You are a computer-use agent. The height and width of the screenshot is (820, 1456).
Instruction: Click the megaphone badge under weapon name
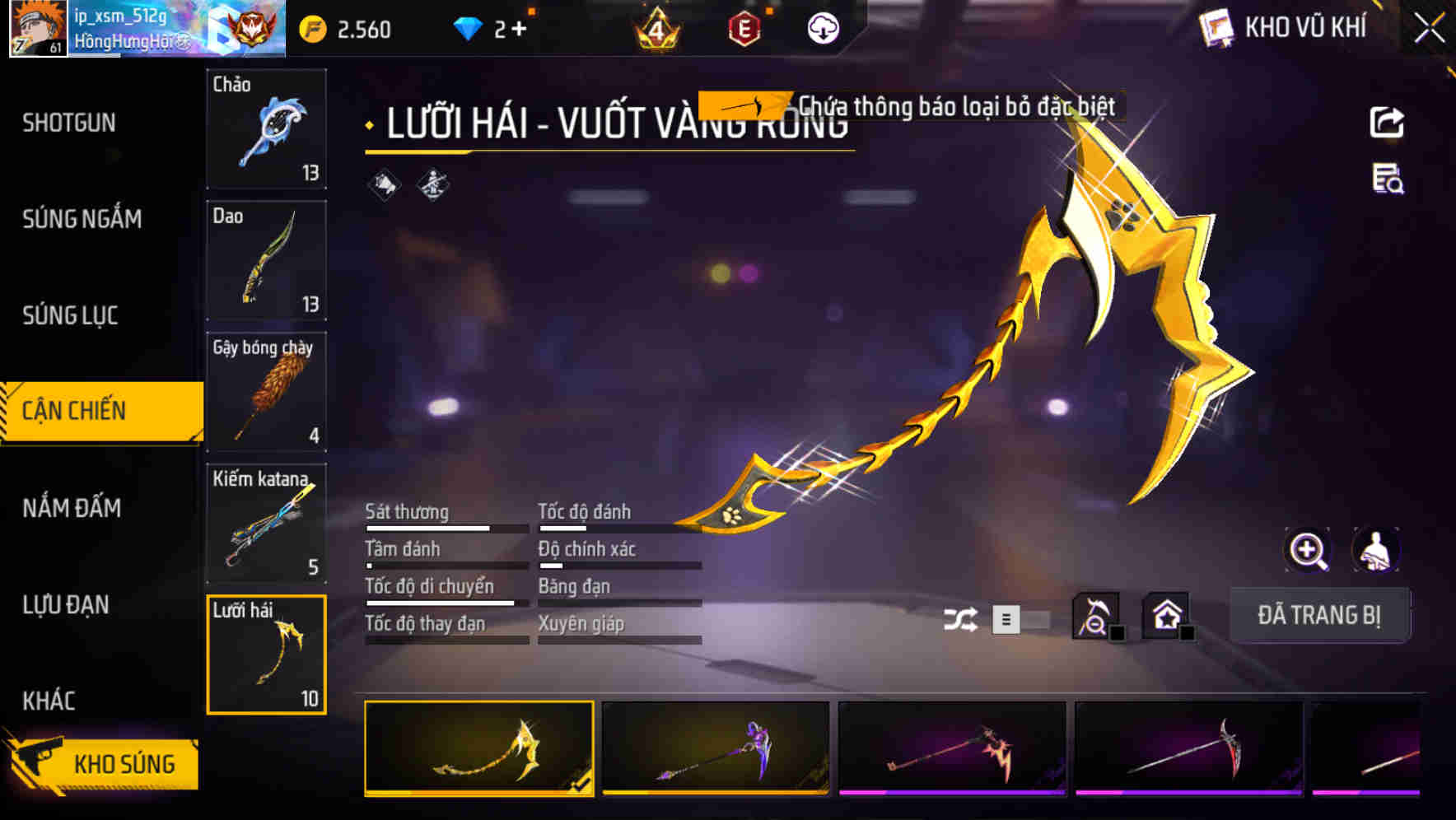click(x=384, y=185)
